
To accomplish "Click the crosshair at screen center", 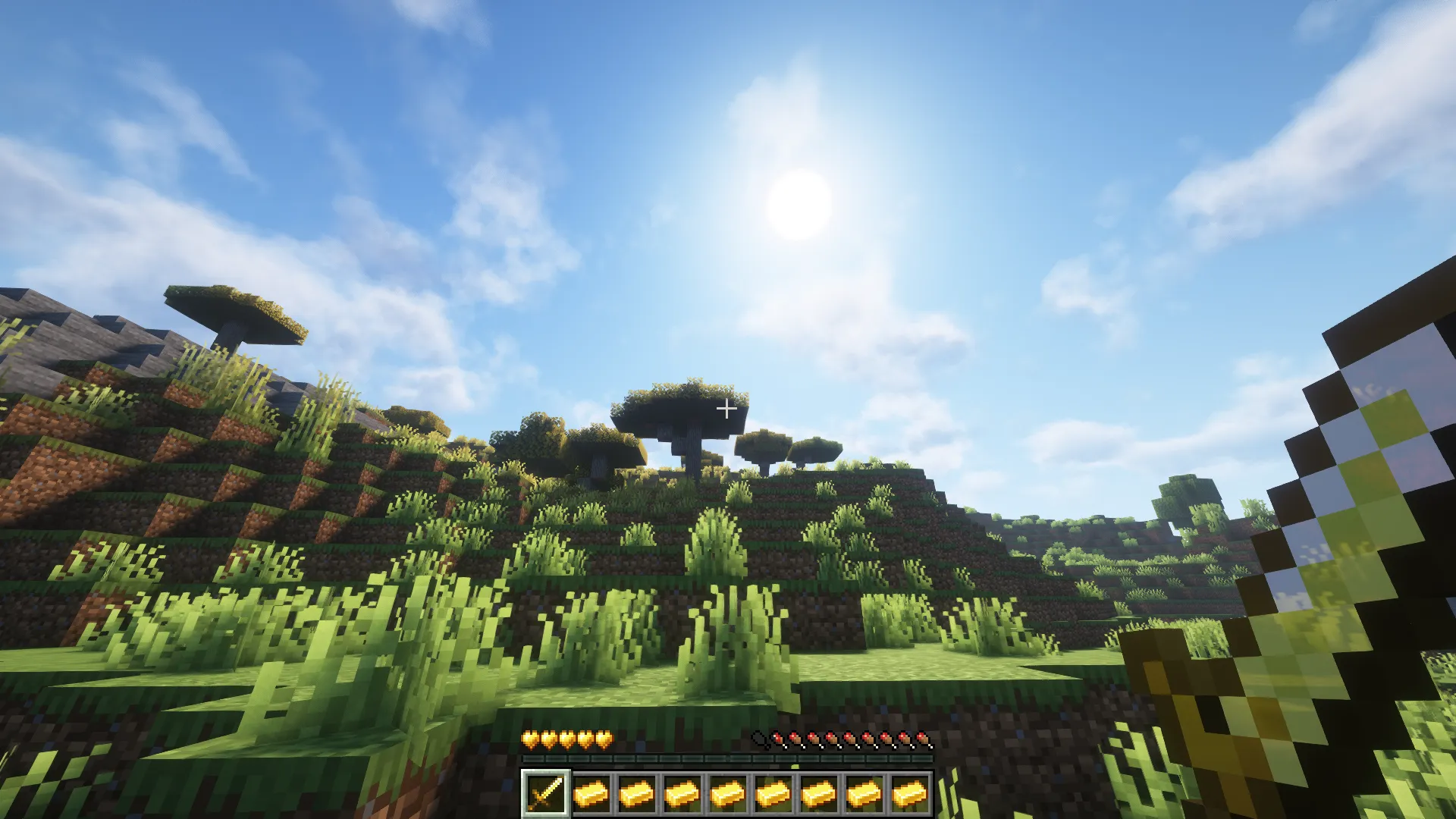I will (728, 408).
